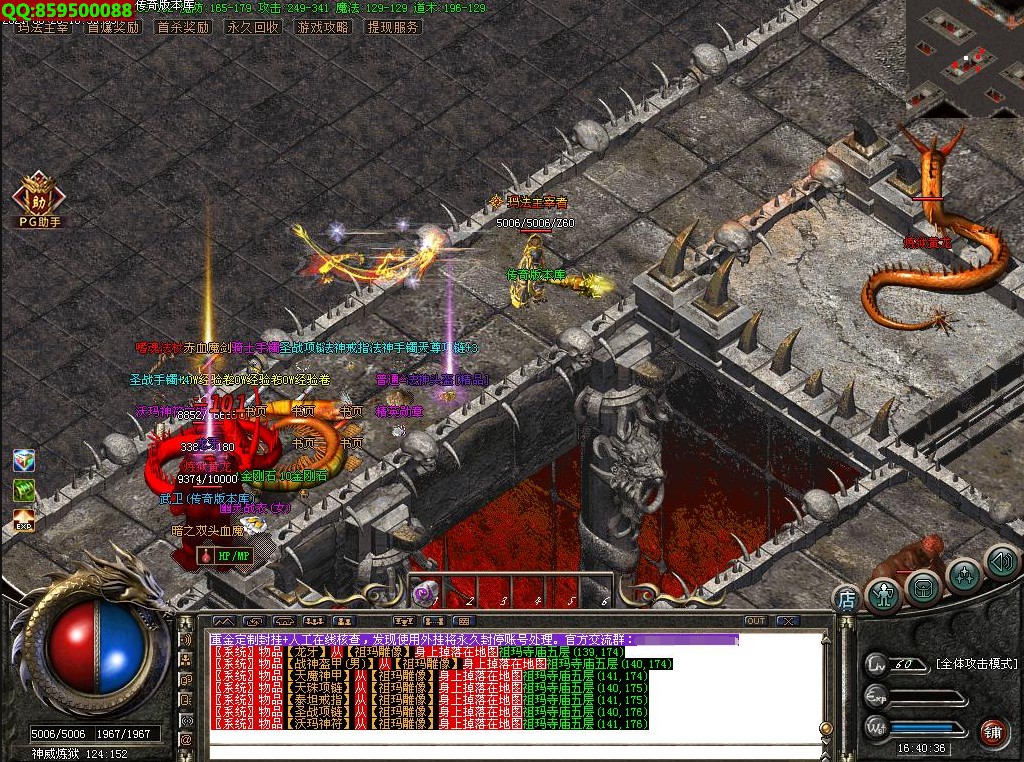Select the 永久回收 recycle button

tap(252, 27)
